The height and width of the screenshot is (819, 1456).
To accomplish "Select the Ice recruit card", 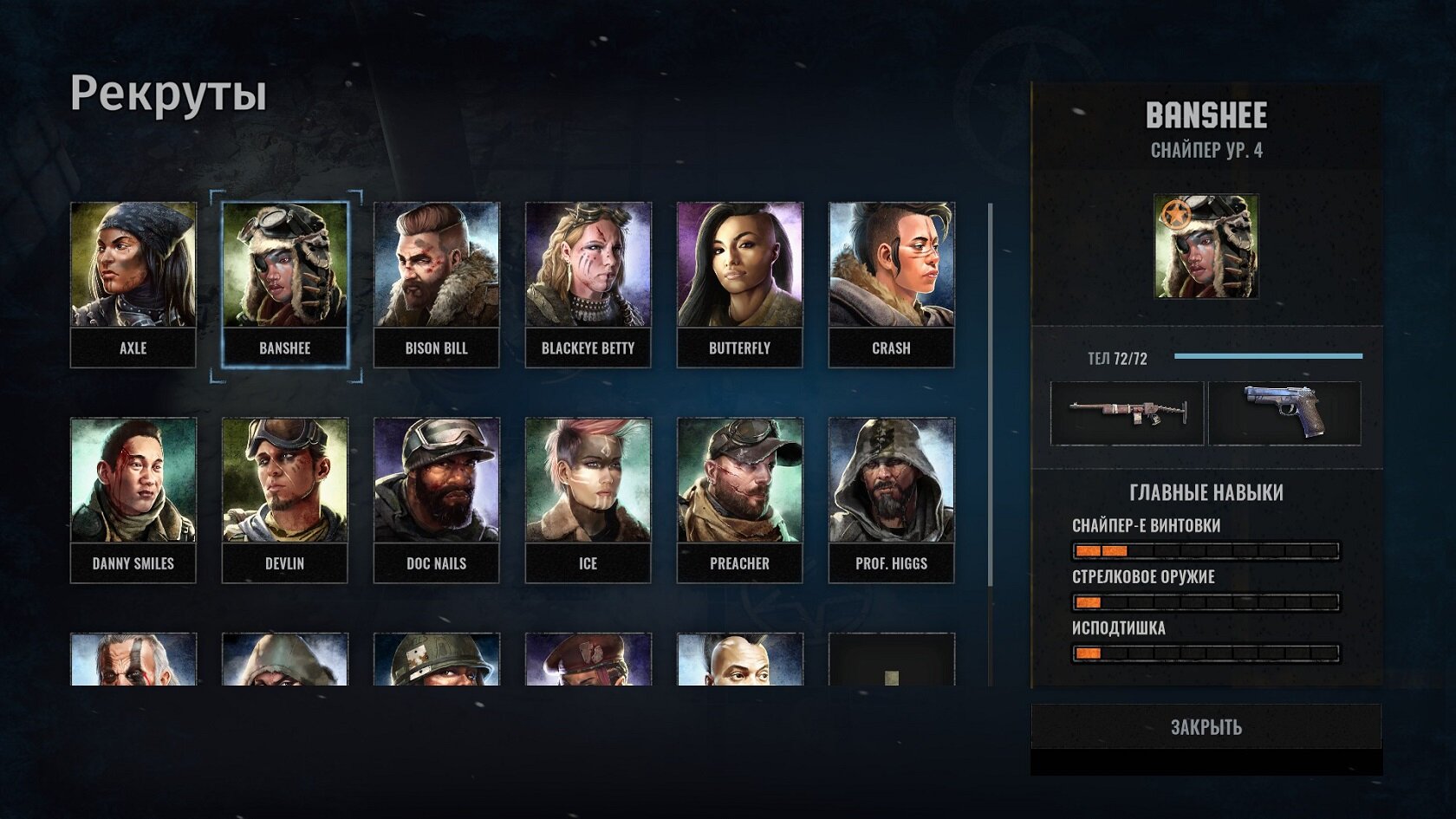I will coord(588,499).
